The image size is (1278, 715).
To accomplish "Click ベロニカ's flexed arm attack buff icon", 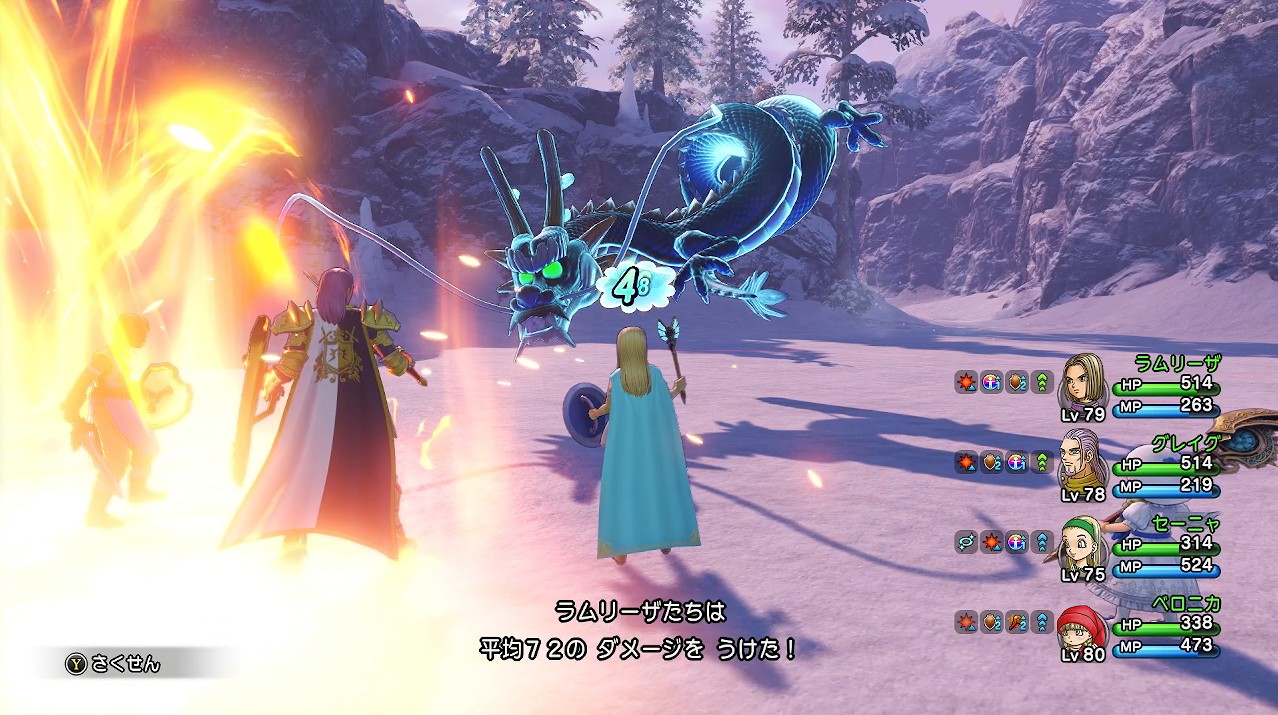I will click(x=1017, y=621).
